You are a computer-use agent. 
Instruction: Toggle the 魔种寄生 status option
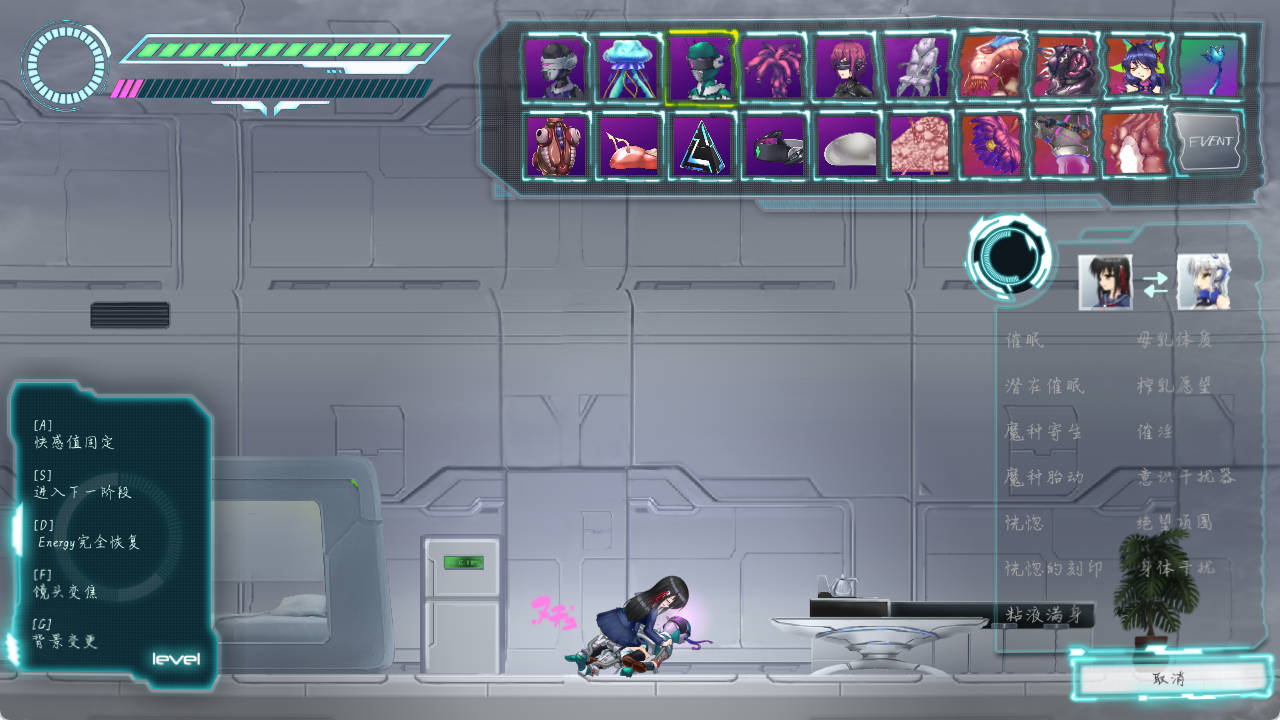coord(1043,431)
